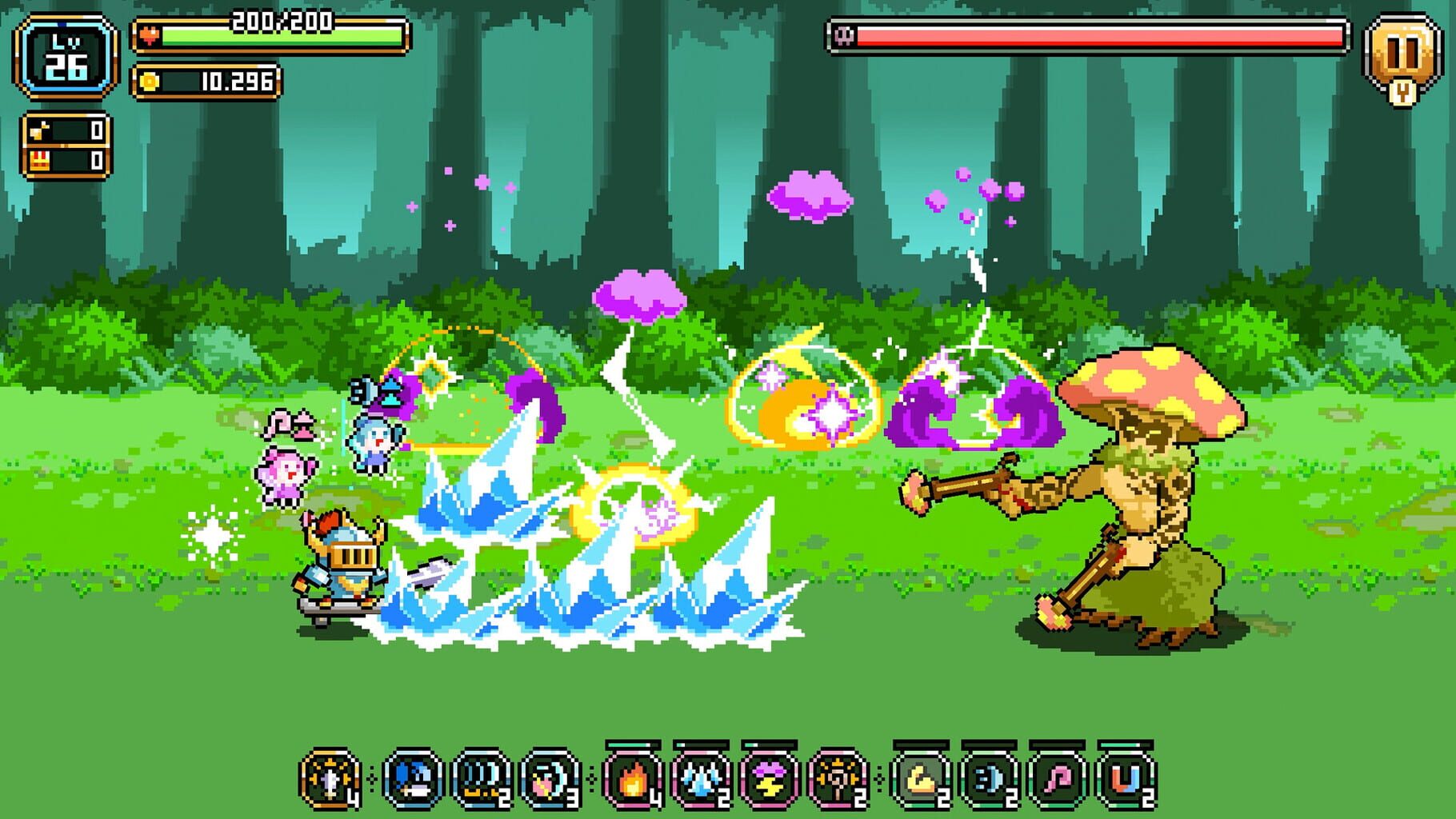Image resolution: width=1456 pixels, height=819 pixels.
Task: Click the gold counter showing 10.296
Action: pos(206,80)
